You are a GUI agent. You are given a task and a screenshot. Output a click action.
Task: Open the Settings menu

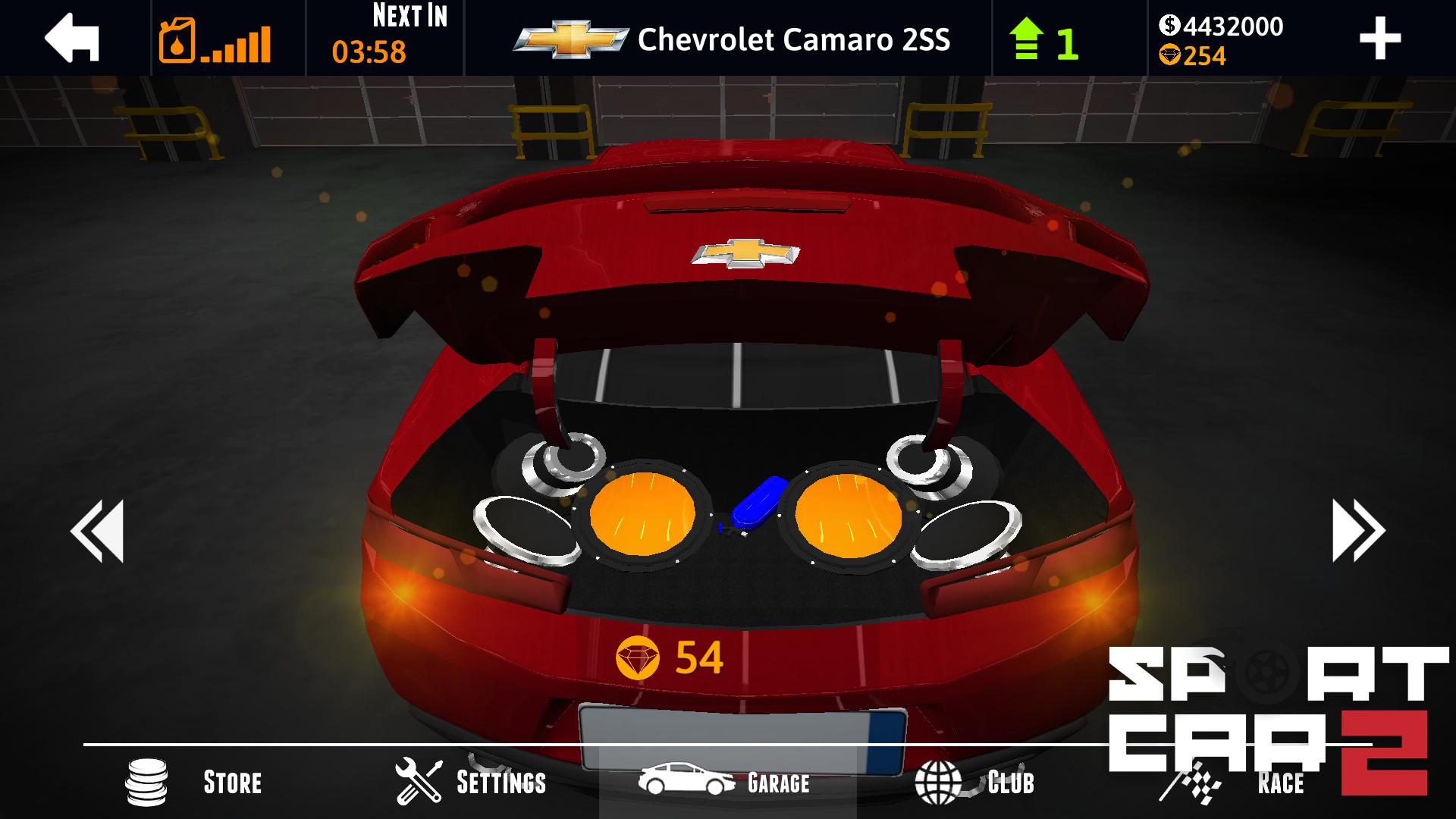(470, 782)
